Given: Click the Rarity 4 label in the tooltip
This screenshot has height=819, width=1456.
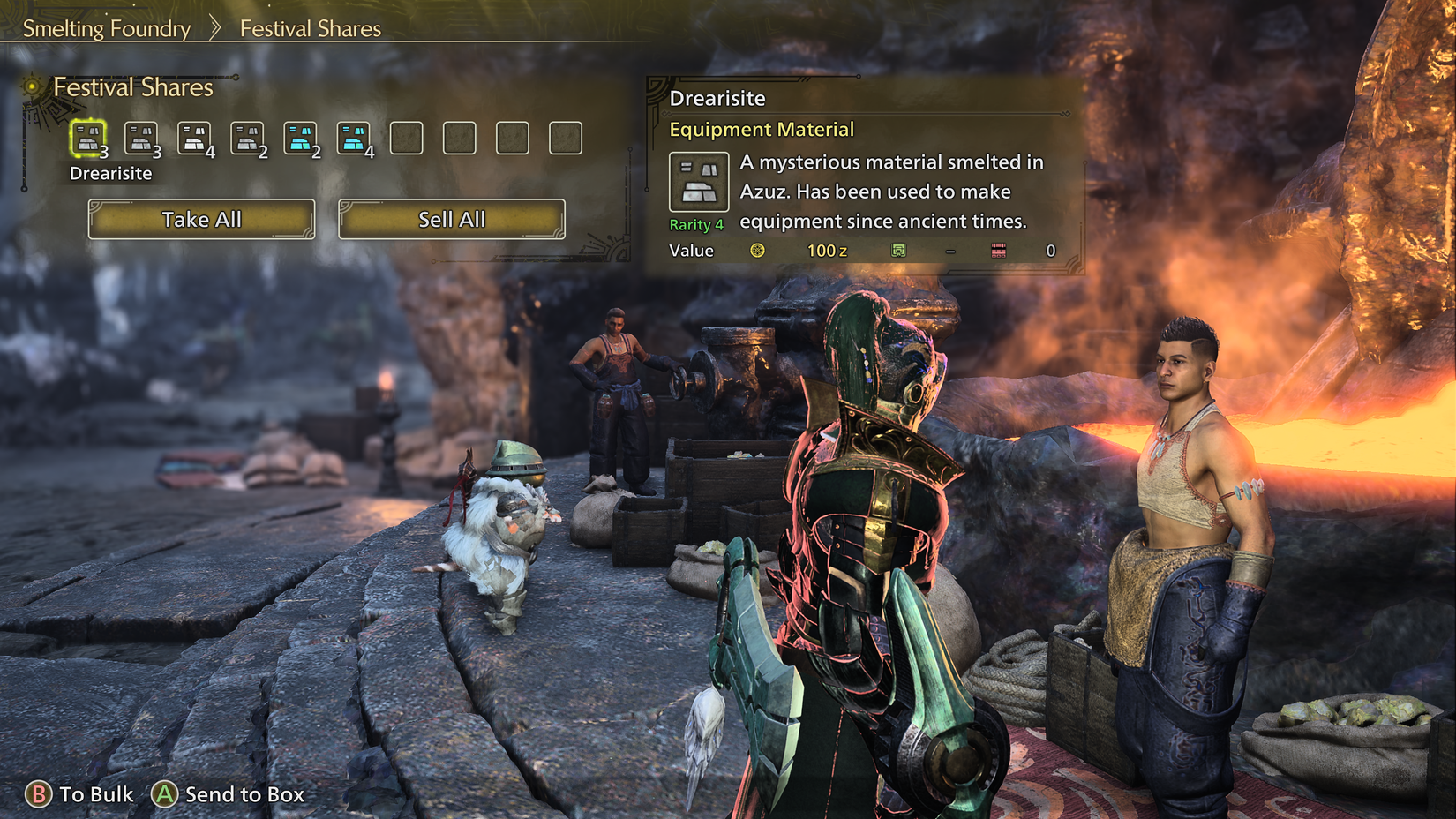Looking at the screenshot, I should (x=696, y=224).
